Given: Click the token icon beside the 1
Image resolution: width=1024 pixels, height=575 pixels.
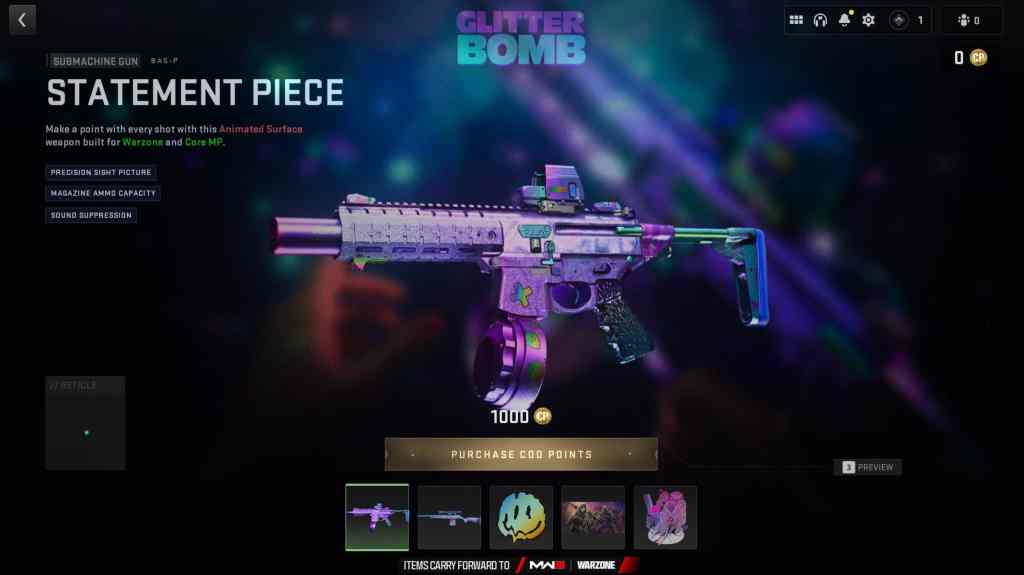Looking at the screenshot, I should click(x=899, y=20).
